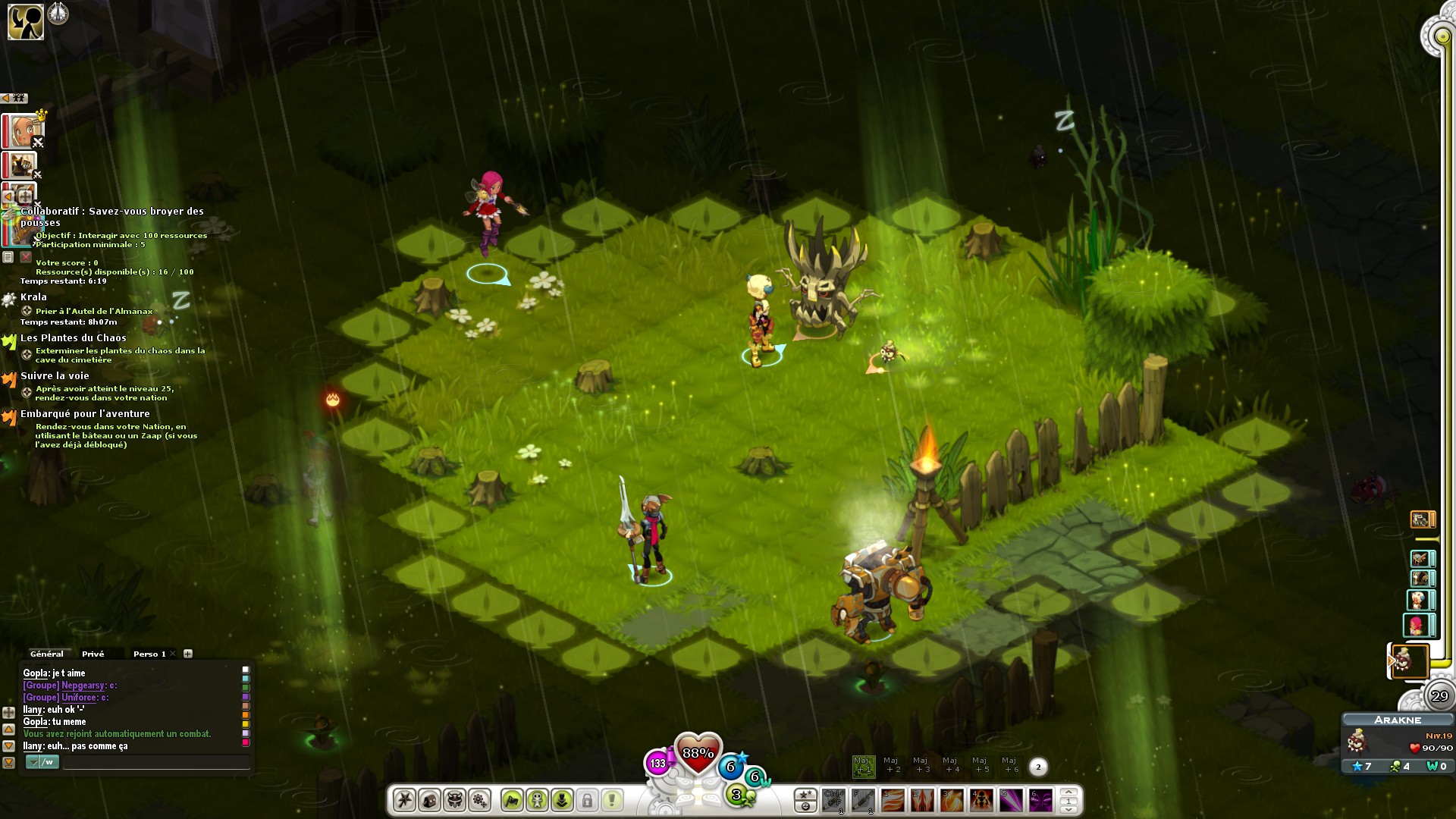Viewport: 1456px width, 819px height.
Task: Open the emote character icon in the bottom bar
Action: (x=537, y=801)
